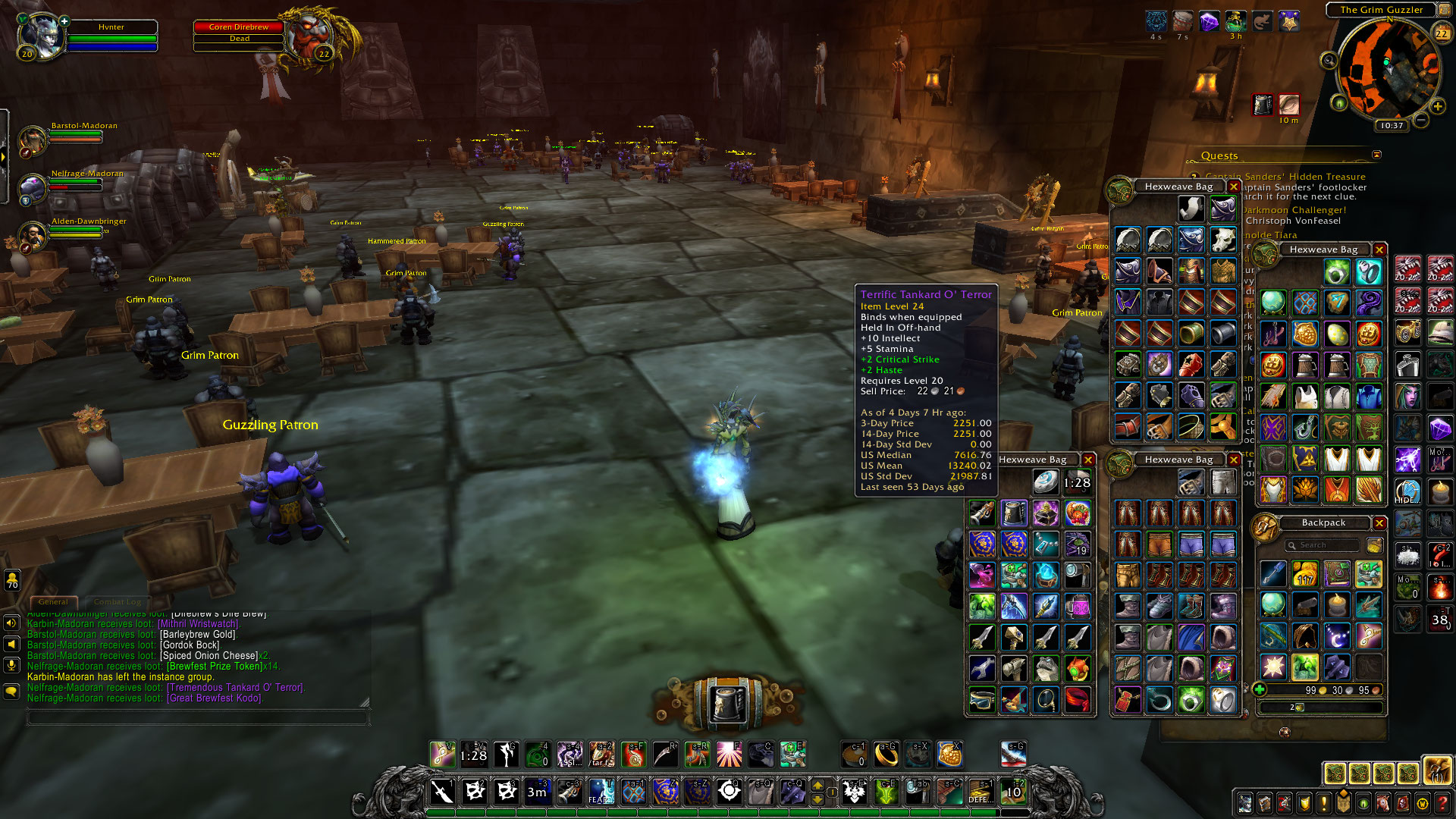Viewport: 1456px width, 819px height.
Task: Close the Backpack window
Action: click(x=1379, y=523)
